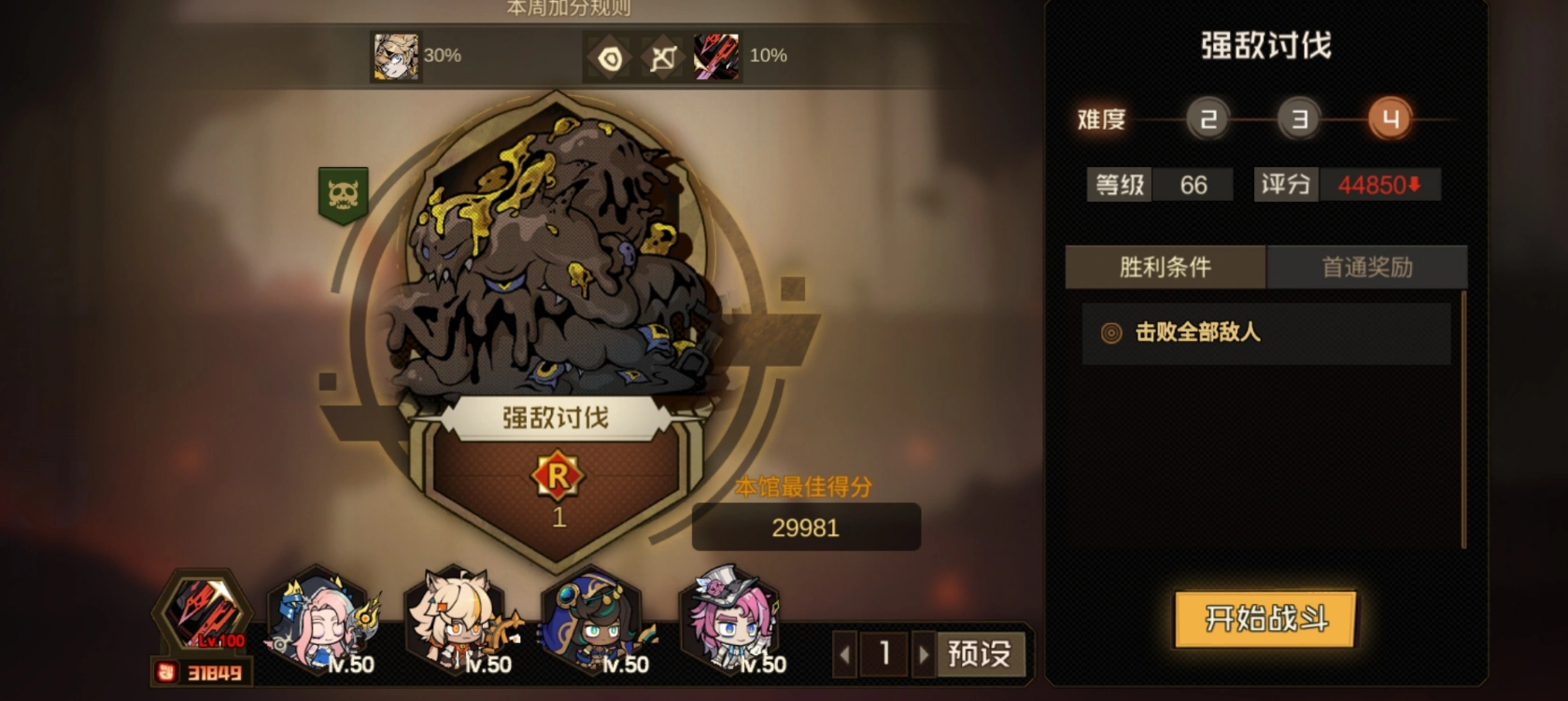The height and width of the screenshot is (701, 1568).
Task: Select the blonde cat-eared character slot
Action: (459, 621)
